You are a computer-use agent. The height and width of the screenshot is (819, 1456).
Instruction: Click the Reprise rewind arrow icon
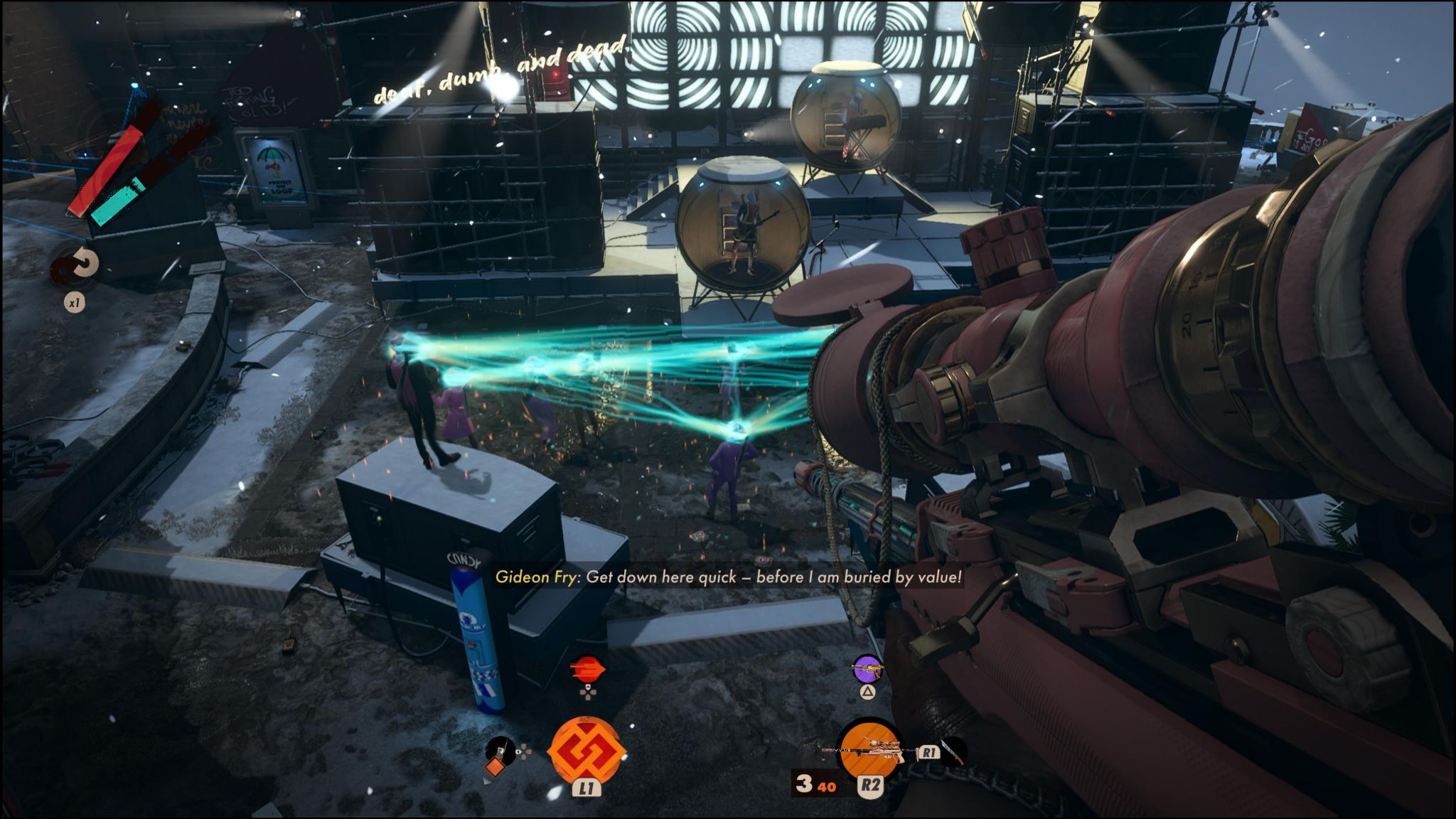[x=77, y=265]
